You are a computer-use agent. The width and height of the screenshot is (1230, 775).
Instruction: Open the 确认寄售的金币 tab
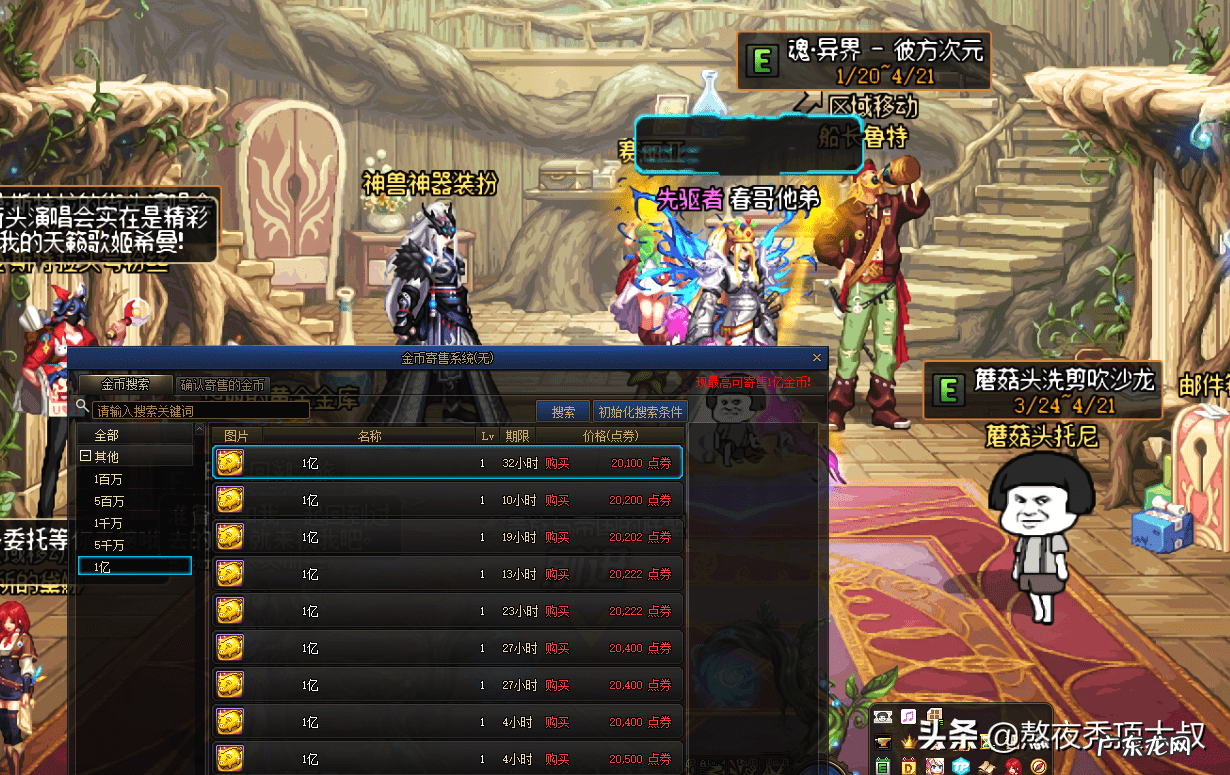click(222, 385)
